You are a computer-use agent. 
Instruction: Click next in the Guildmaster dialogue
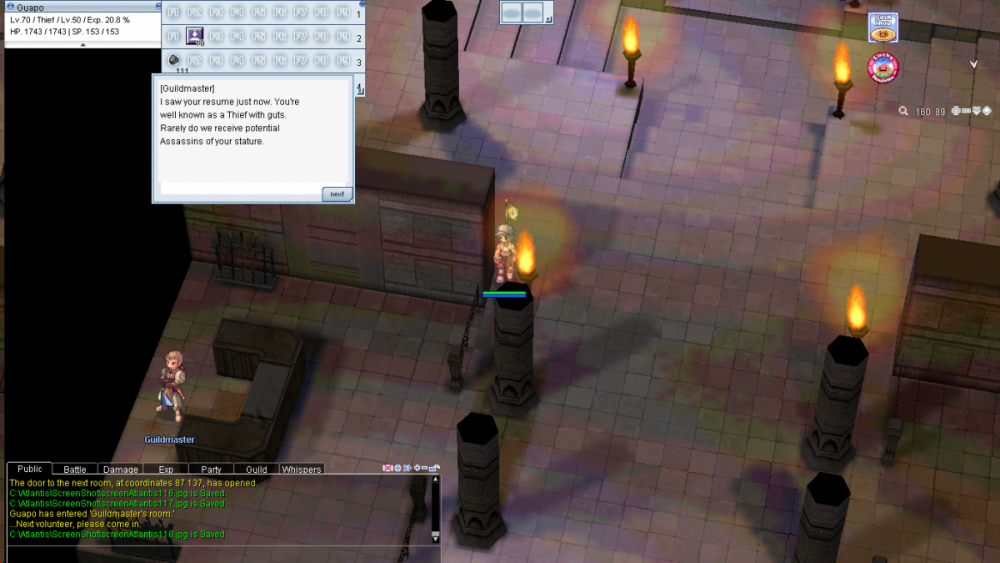pos(337,194)
